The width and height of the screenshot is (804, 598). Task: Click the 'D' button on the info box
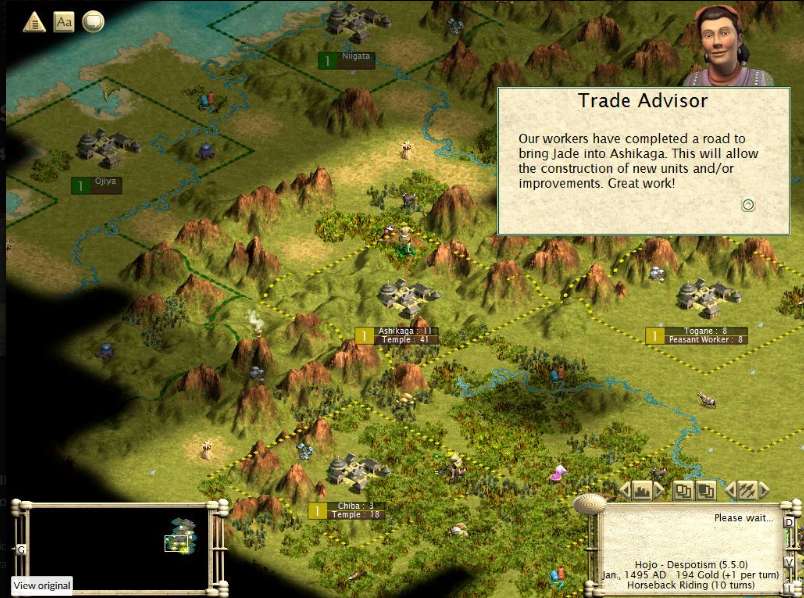pyautogui.click(x=788, y=521)
